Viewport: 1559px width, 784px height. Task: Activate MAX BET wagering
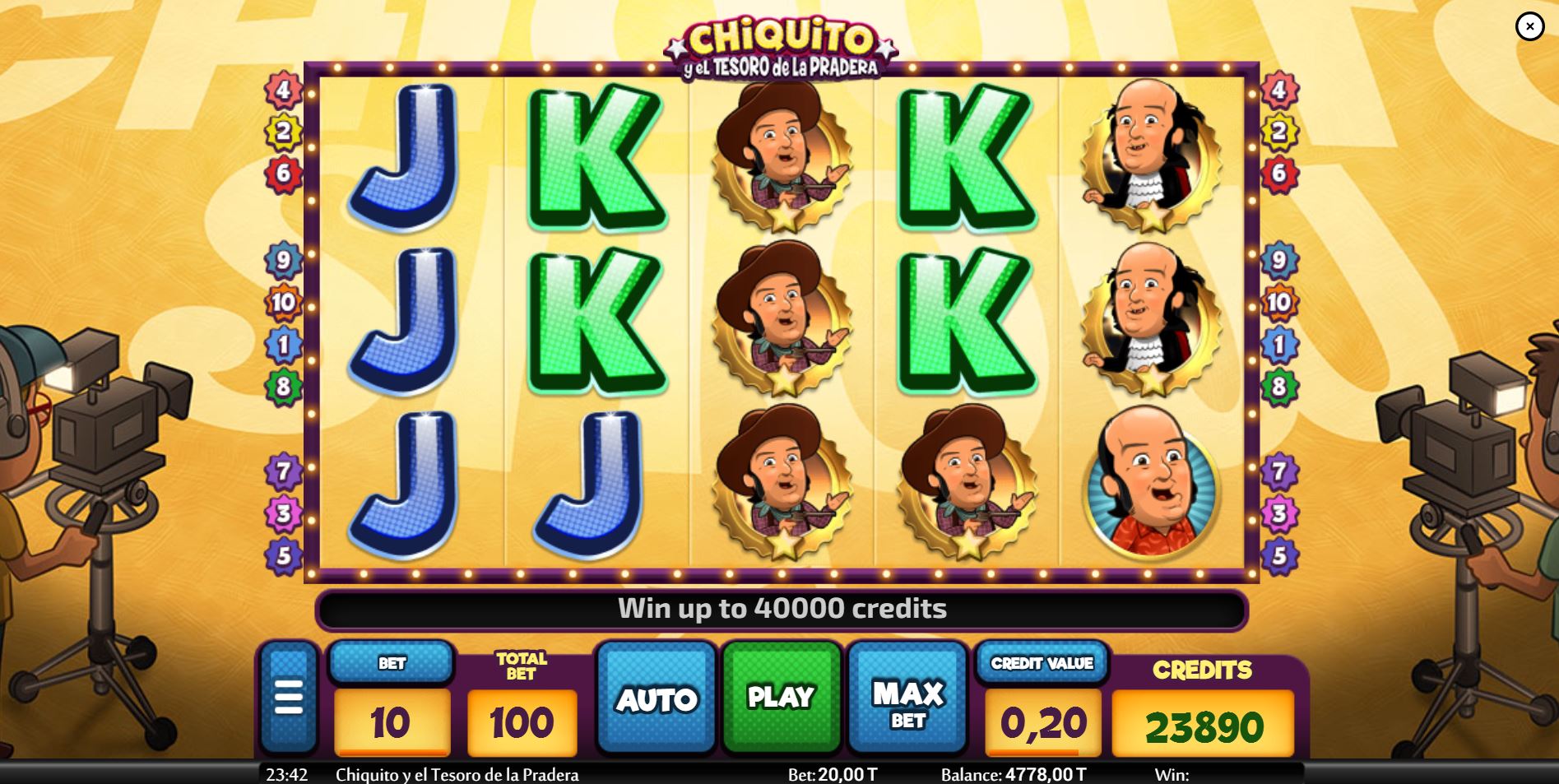pos(907,698)
